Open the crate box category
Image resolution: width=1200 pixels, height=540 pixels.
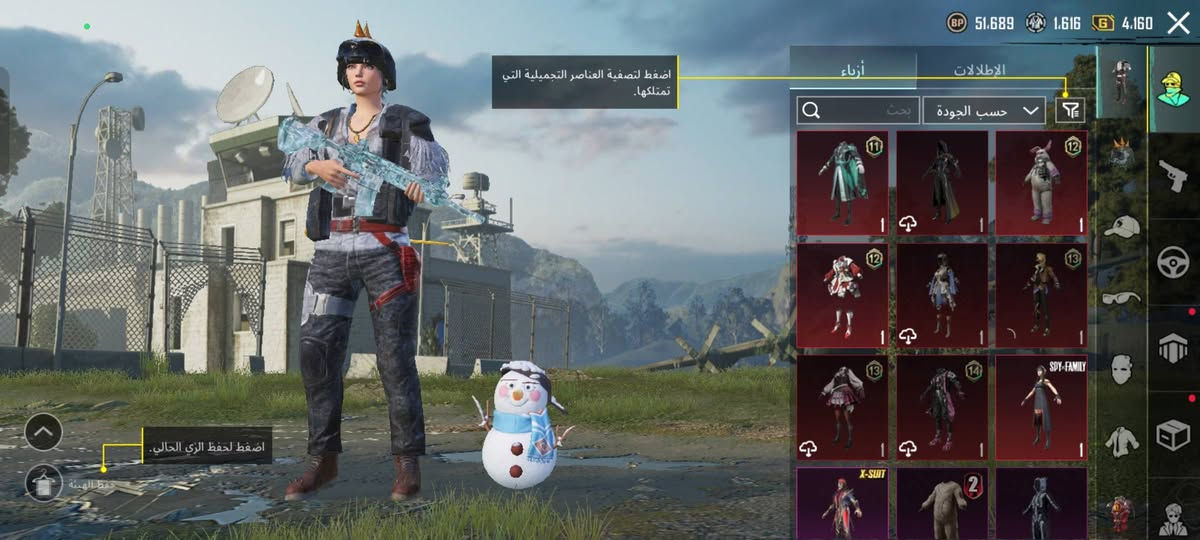tap(1173, 434)
